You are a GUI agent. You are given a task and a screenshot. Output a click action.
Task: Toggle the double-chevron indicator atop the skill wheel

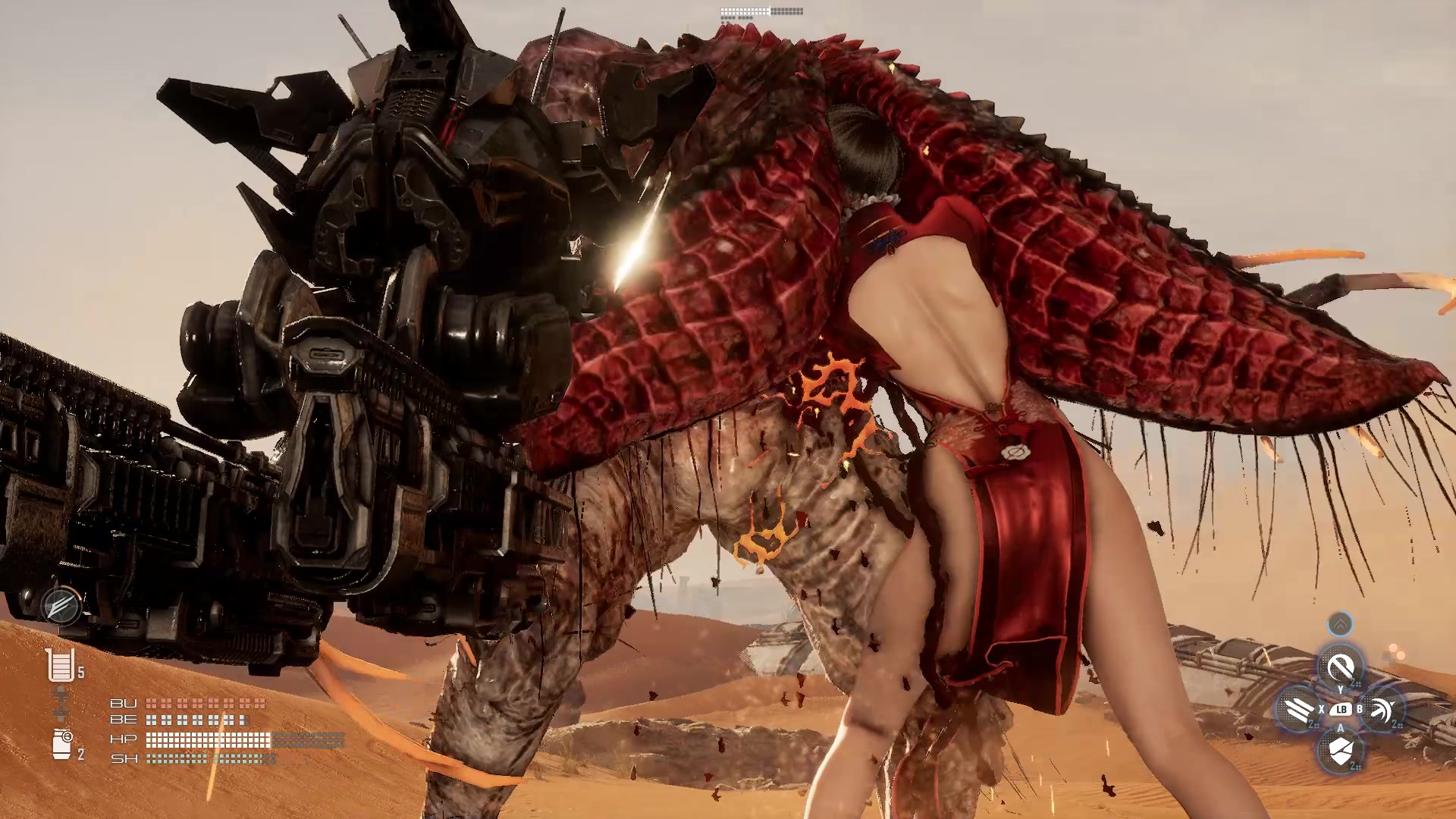[x=1341, y=622]
